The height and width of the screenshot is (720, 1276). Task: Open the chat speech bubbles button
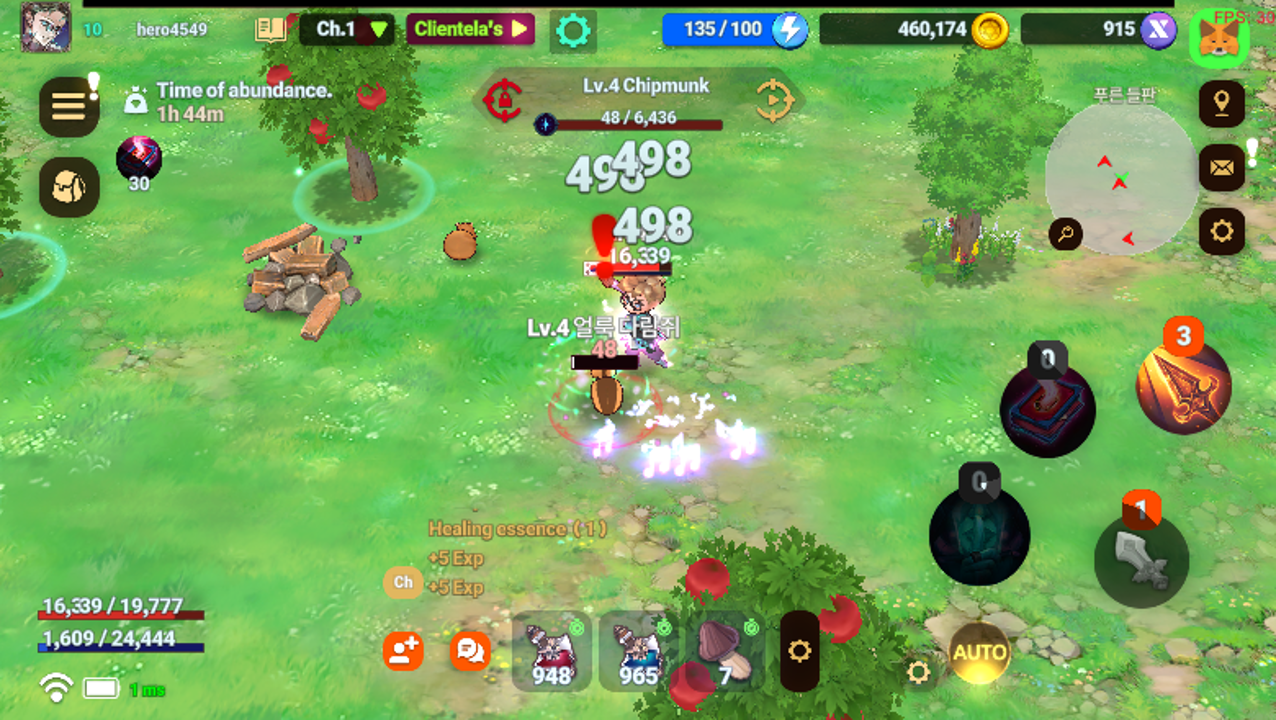[470, 652]
